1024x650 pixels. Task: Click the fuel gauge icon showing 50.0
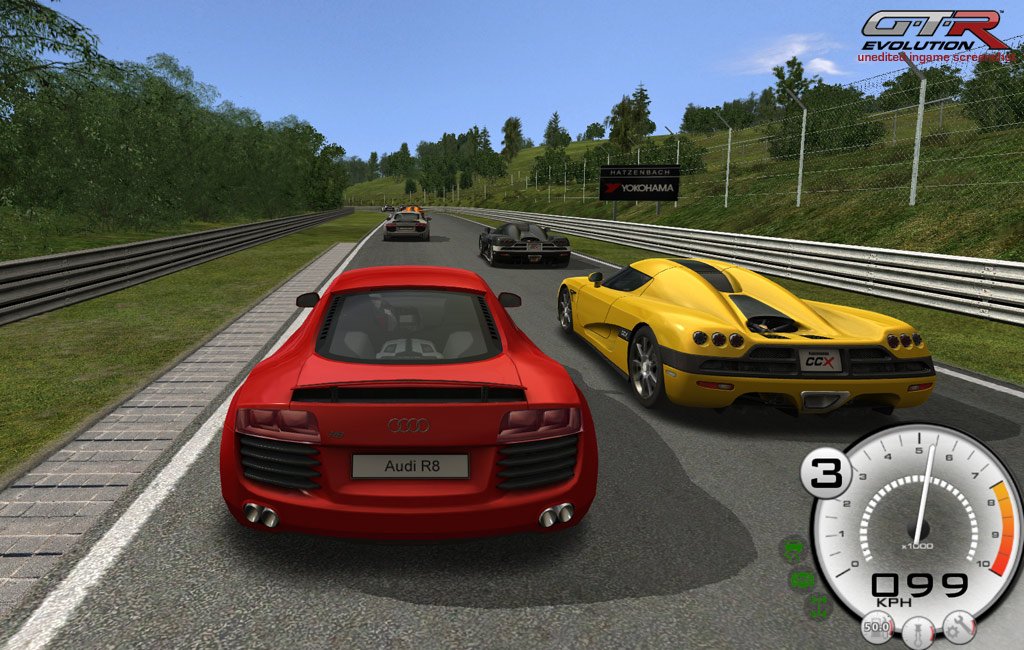(878, 627)
